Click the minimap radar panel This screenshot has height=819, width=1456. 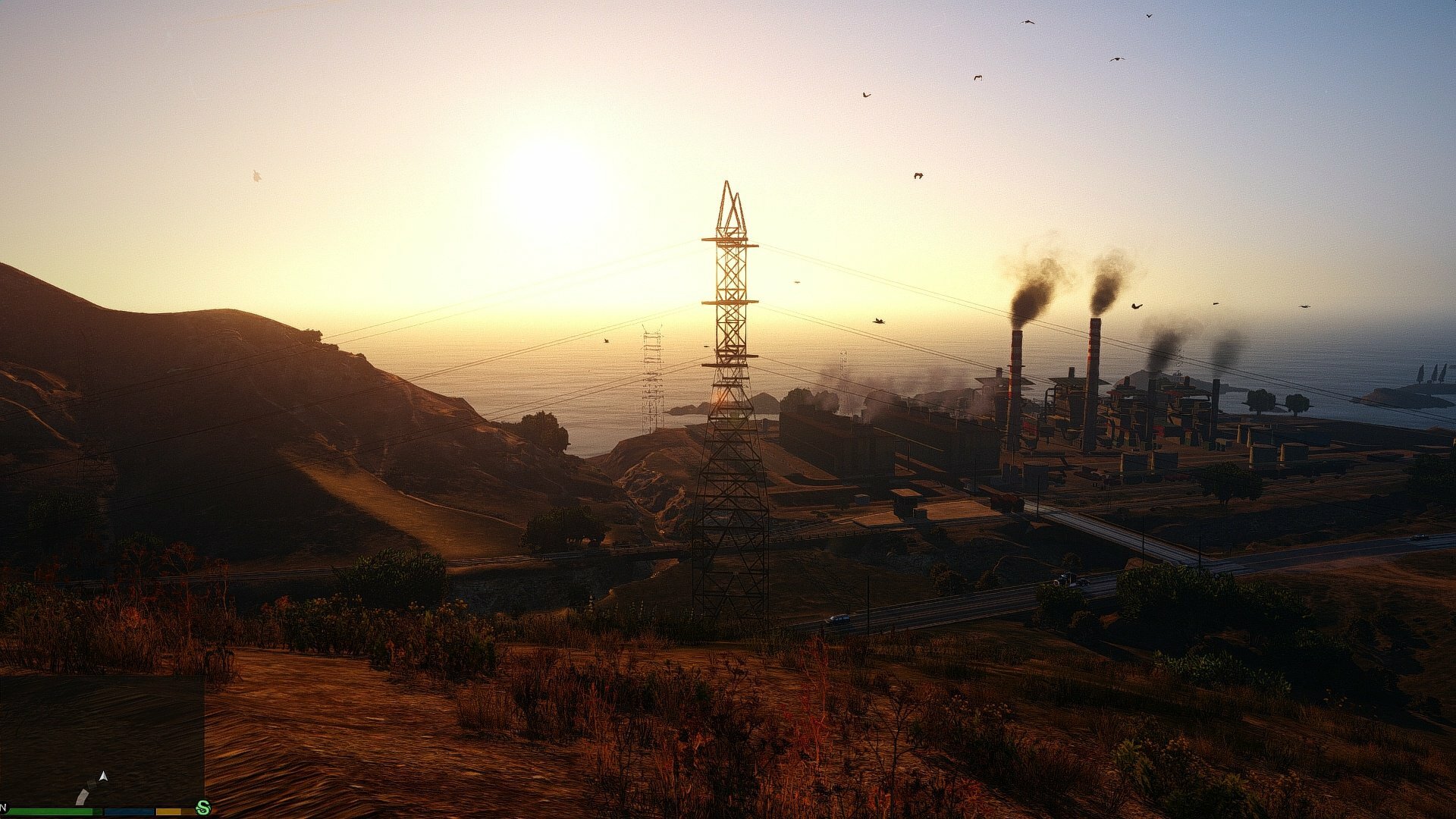click(102, 739)
